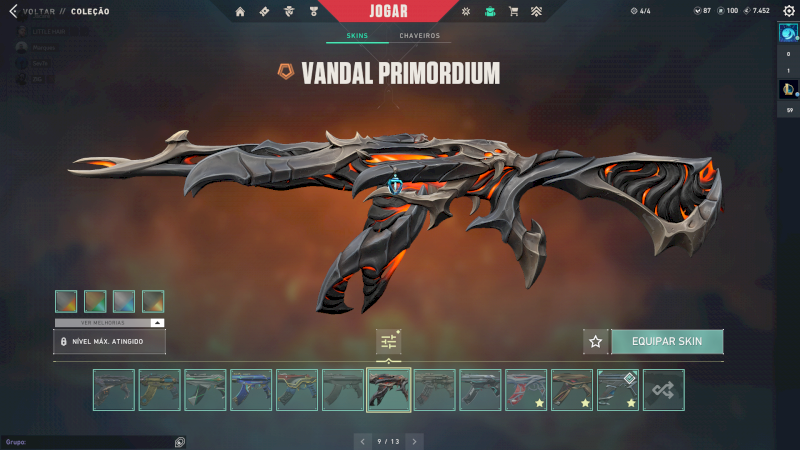Viewport: 800px width, 450px height.
Task: Choose the shuffle random skin tile
Action: (664, 390)
